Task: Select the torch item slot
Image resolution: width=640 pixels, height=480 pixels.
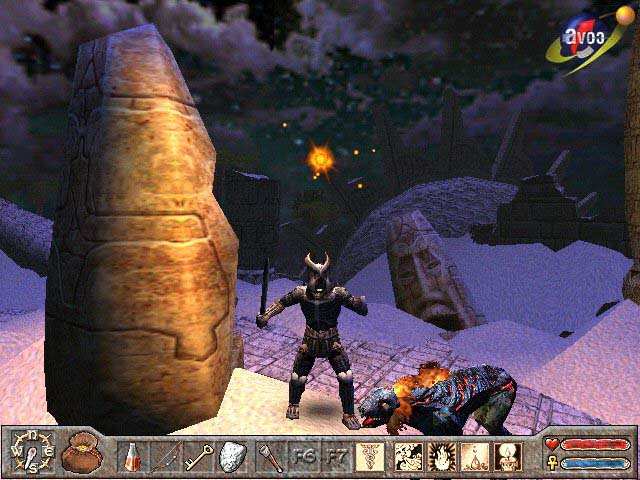Action: 269,457
